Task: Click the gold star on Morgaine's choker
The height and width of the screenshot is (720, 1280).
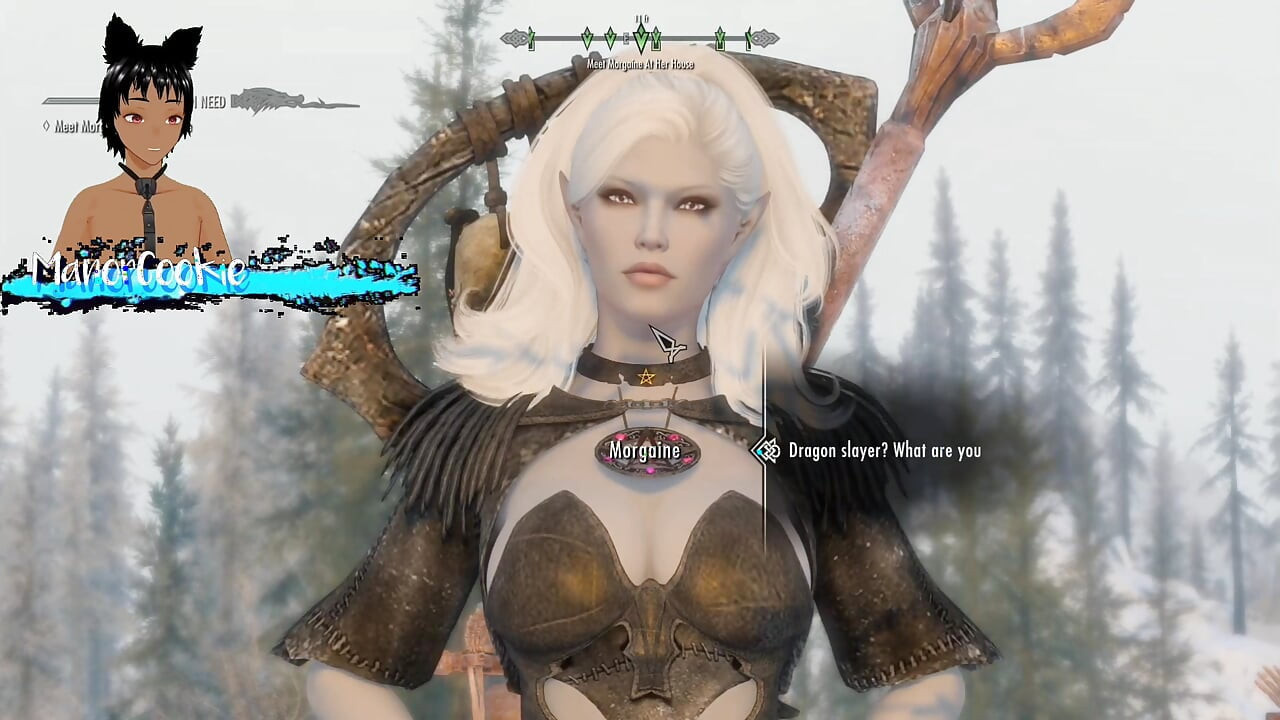Action: 648,378
